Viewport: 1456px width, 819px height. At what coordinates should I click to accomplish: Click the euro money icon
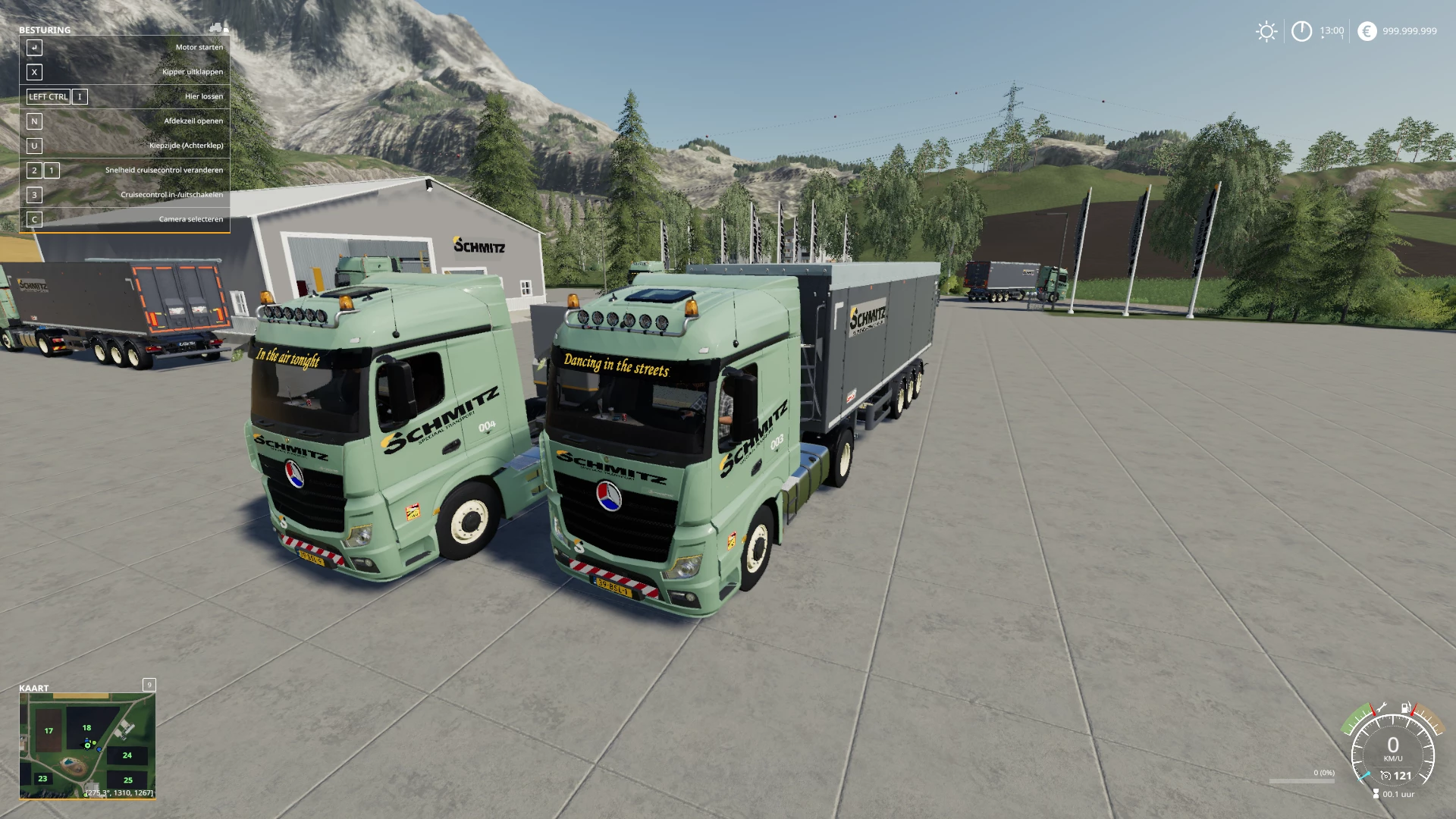coord(1367,31)
